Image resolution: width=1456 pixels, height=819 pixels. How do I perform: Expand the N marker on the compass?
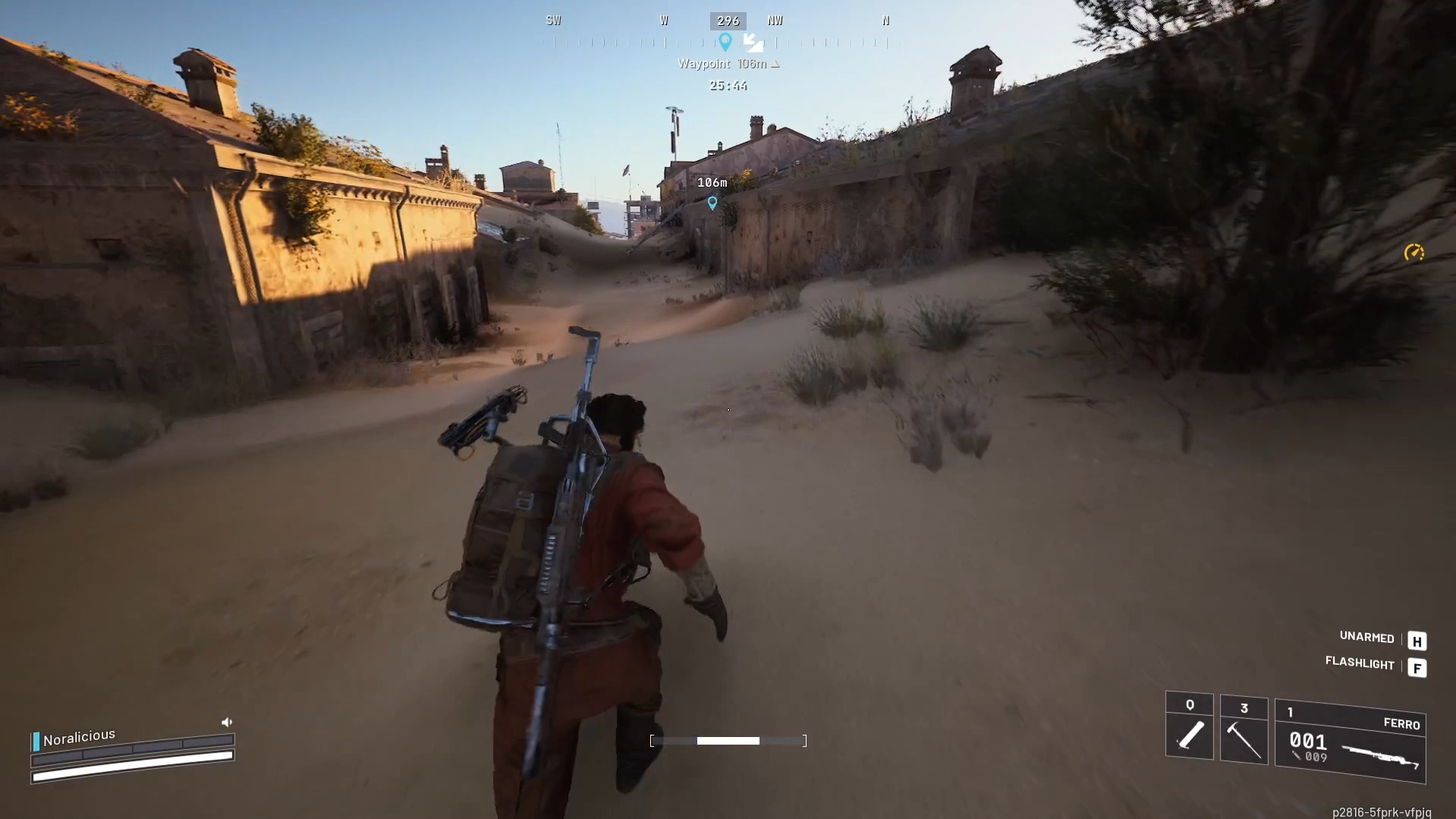(x=885, y=20)
